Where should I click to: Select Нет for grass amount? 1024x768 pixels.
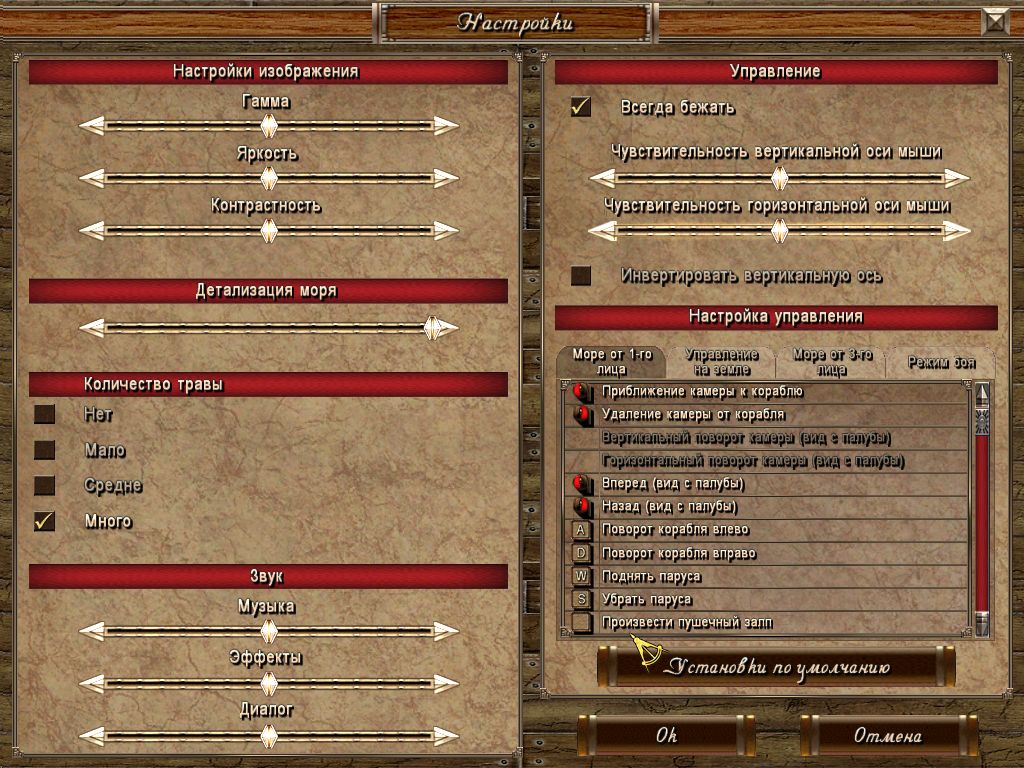45,414
